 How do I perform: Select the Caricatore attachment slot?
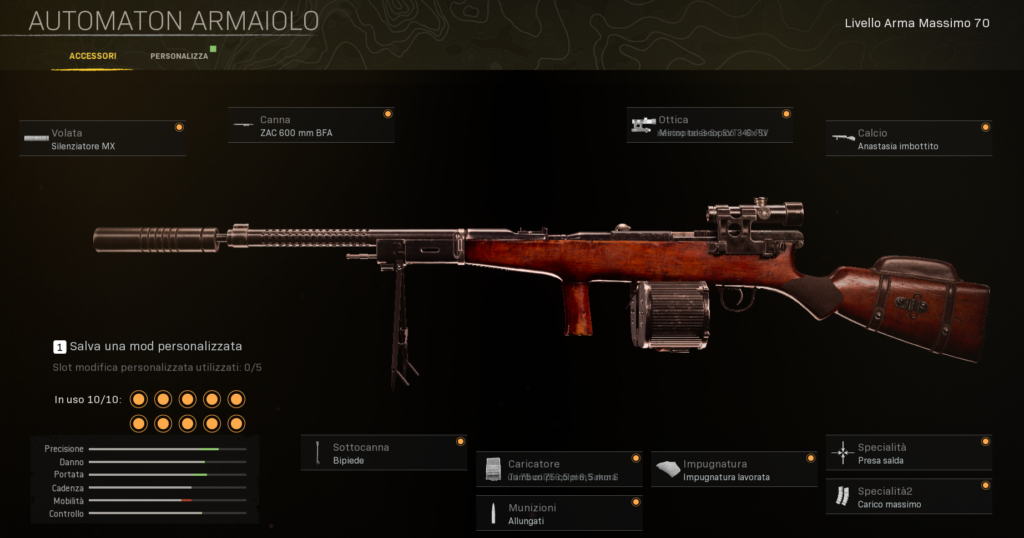click(559, 470)
